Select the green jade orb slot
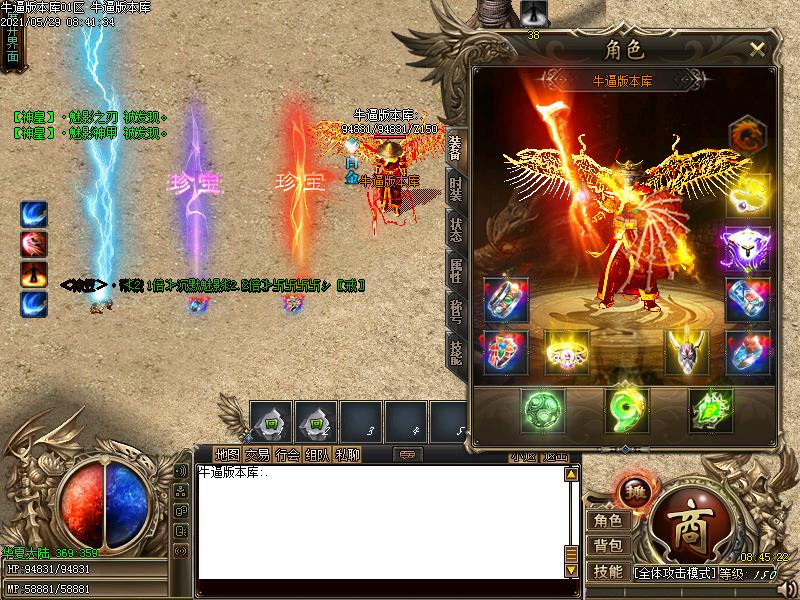Image resolution: width=800 pixels, height=600 pixels. tap(543, 411)
